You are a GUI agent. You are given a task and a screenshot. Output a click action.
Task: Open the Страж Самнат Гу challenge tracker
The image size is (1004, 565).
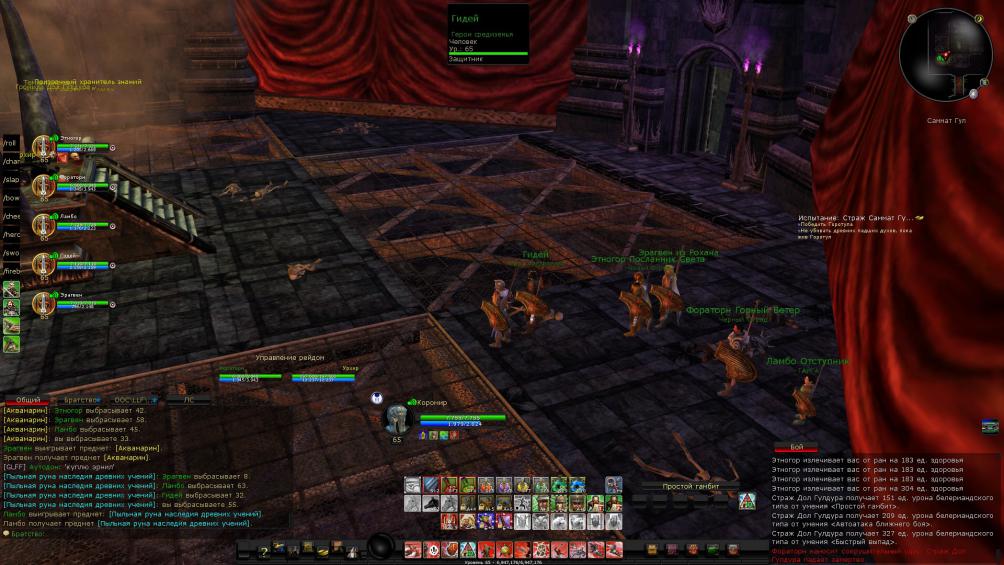click(860, 218)
